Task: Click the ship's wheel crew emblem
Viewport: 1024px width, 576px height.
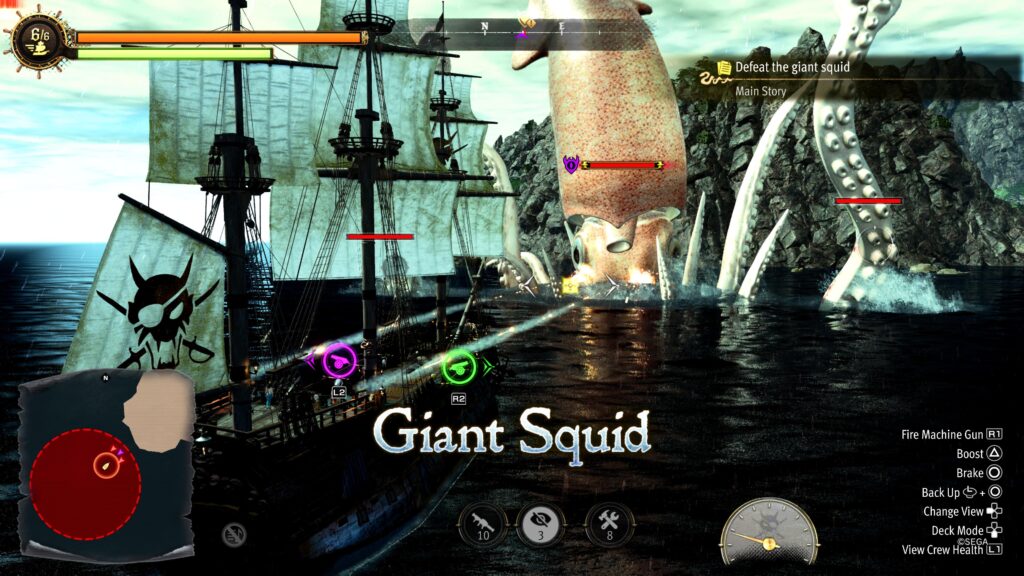Action: point(39,40)
